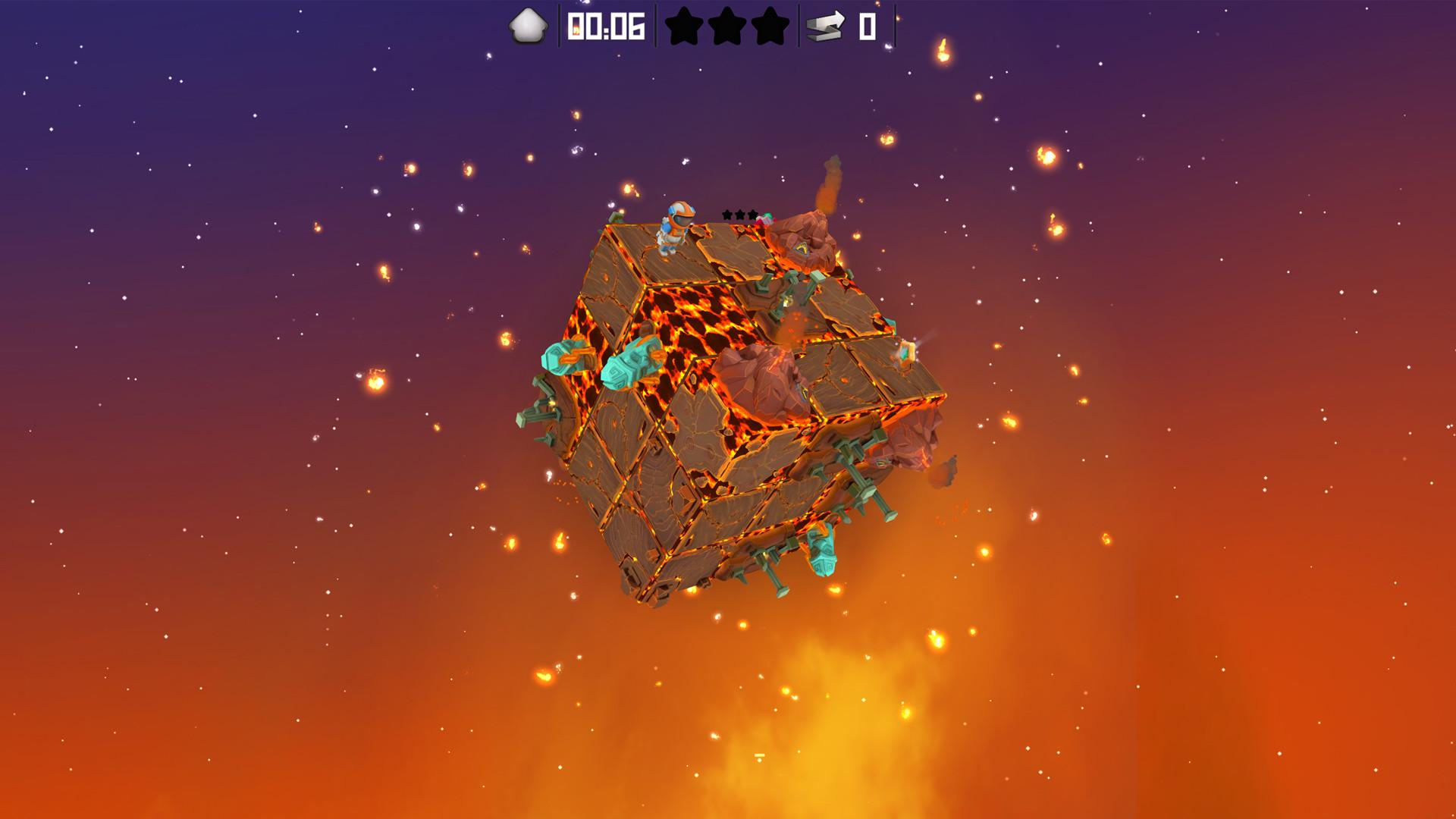Click the glowing crystal on the right edge
This screenshot has width=1456, height=819.
point(905,351)
